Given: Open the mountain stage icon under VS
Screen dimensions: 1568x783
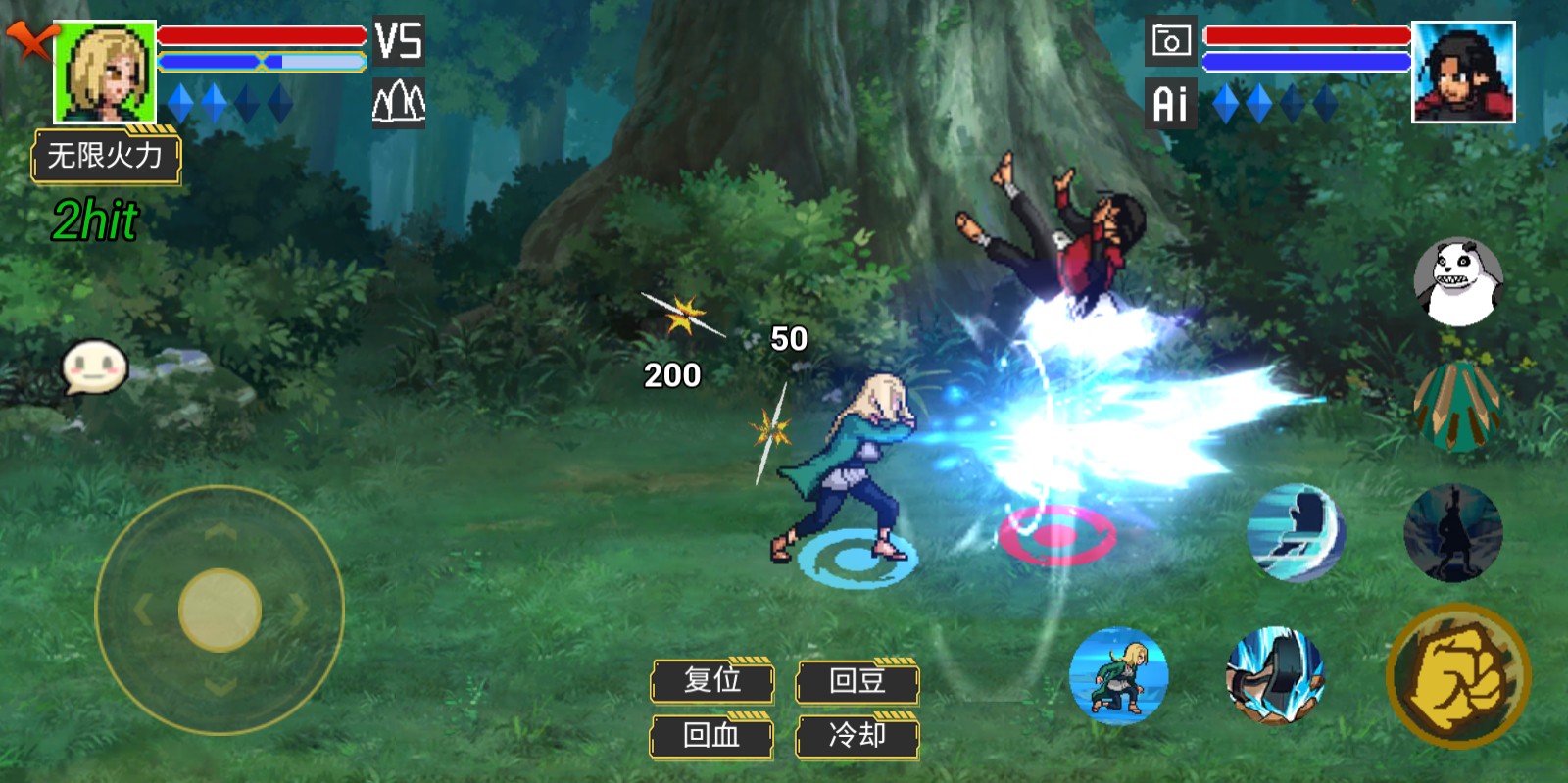Looking at the screenshot, I should pos(398,102).
